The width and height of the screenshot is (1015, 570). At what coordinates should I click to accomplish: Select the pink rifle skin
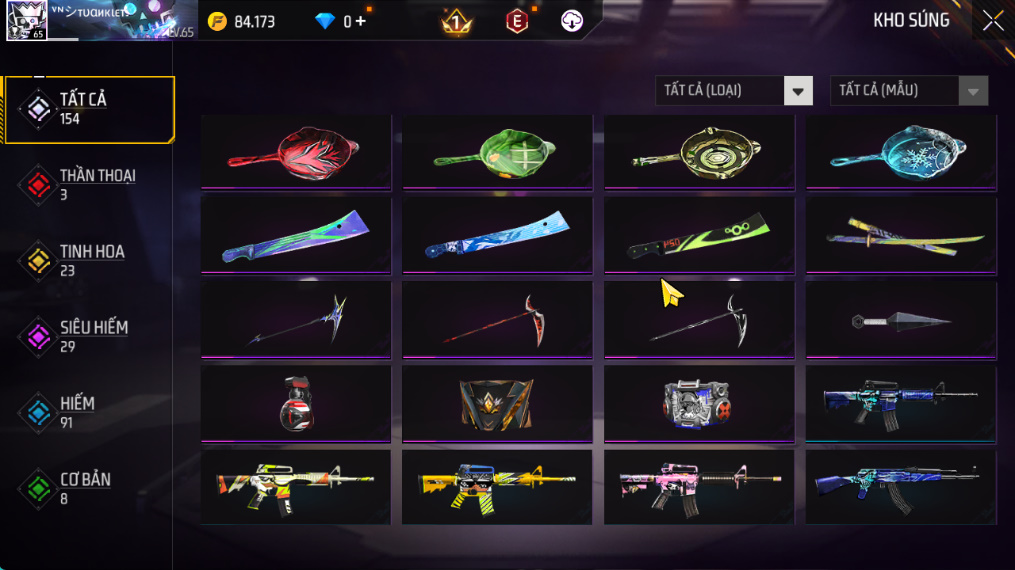tap(698, 487)
